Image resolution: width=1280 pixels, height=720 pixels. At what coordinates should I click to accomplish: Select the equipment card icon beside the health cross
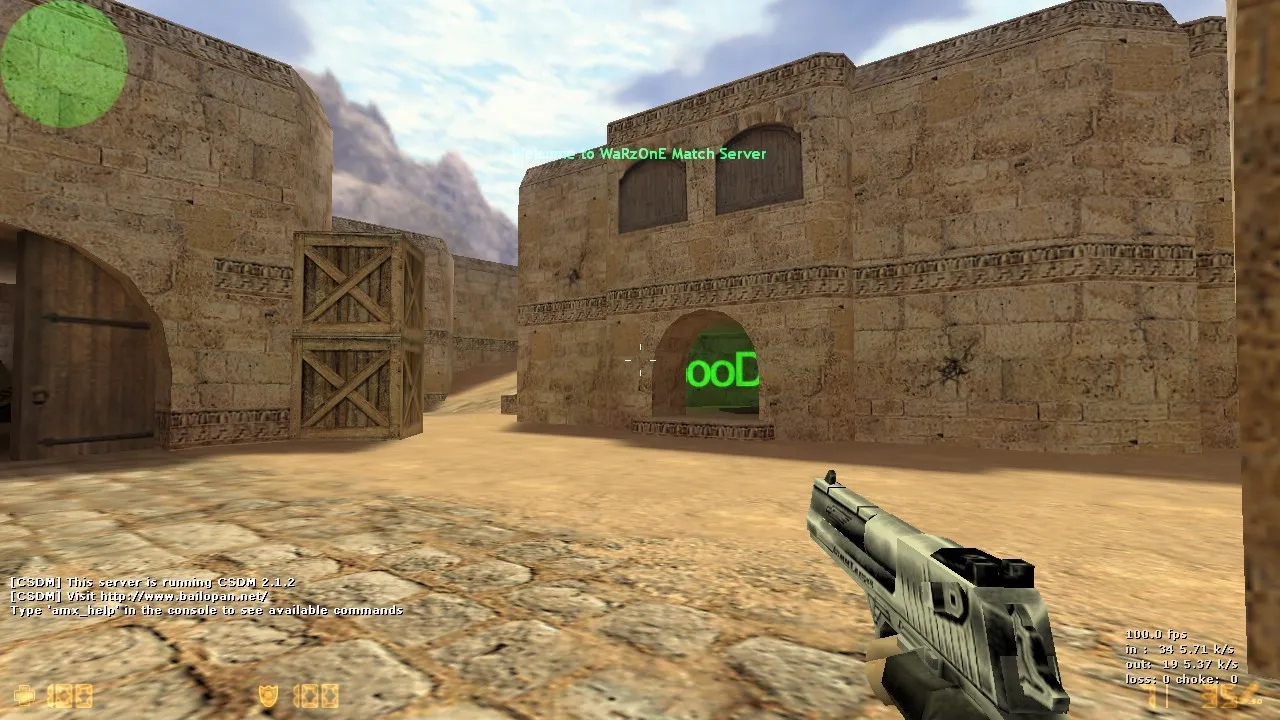point(60,693)
